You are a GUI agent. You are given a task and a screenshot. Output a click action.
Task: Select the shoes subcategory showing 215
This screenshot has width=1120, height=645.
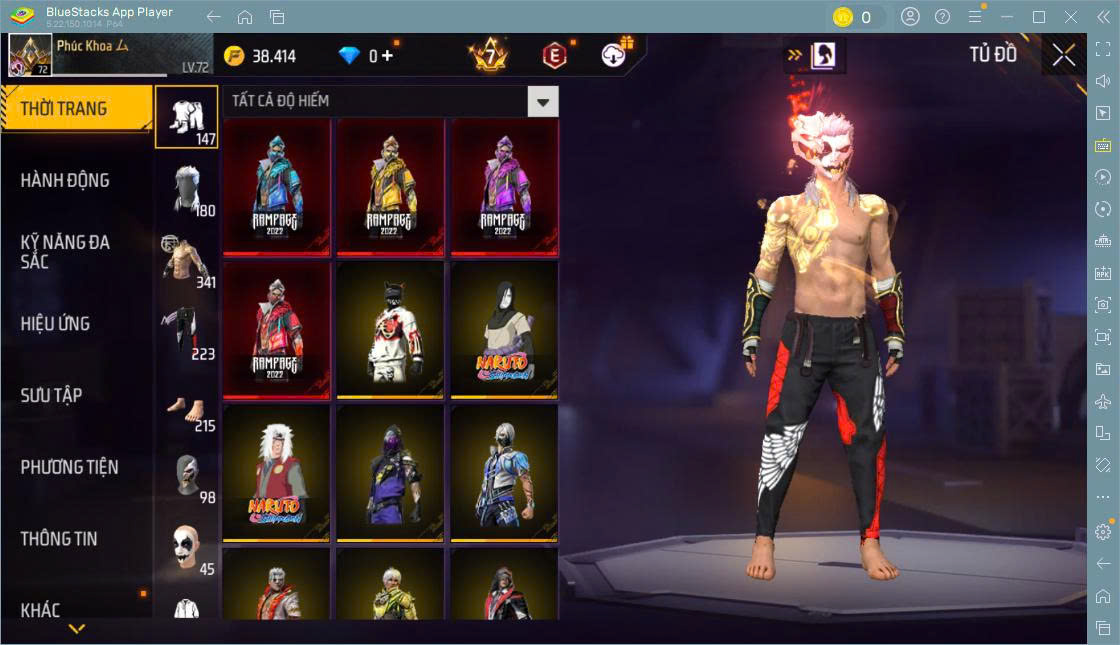(187, 404)
